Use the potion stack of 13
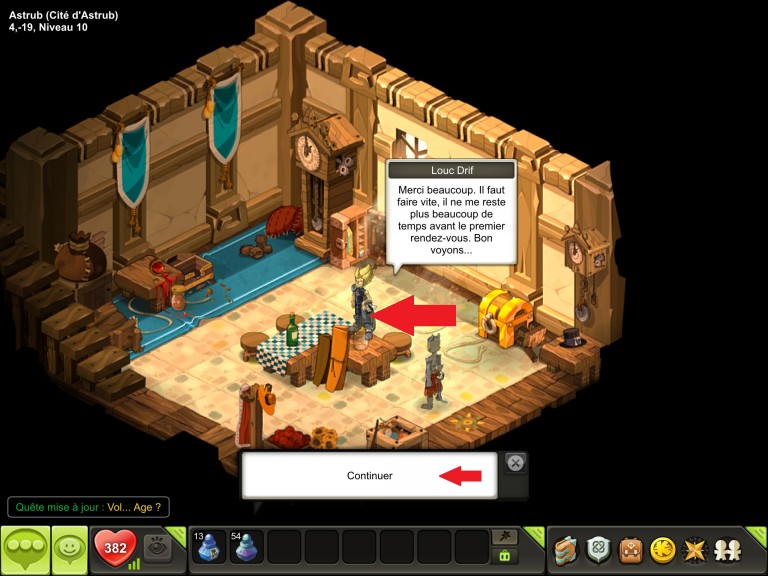 pos(210,548)
